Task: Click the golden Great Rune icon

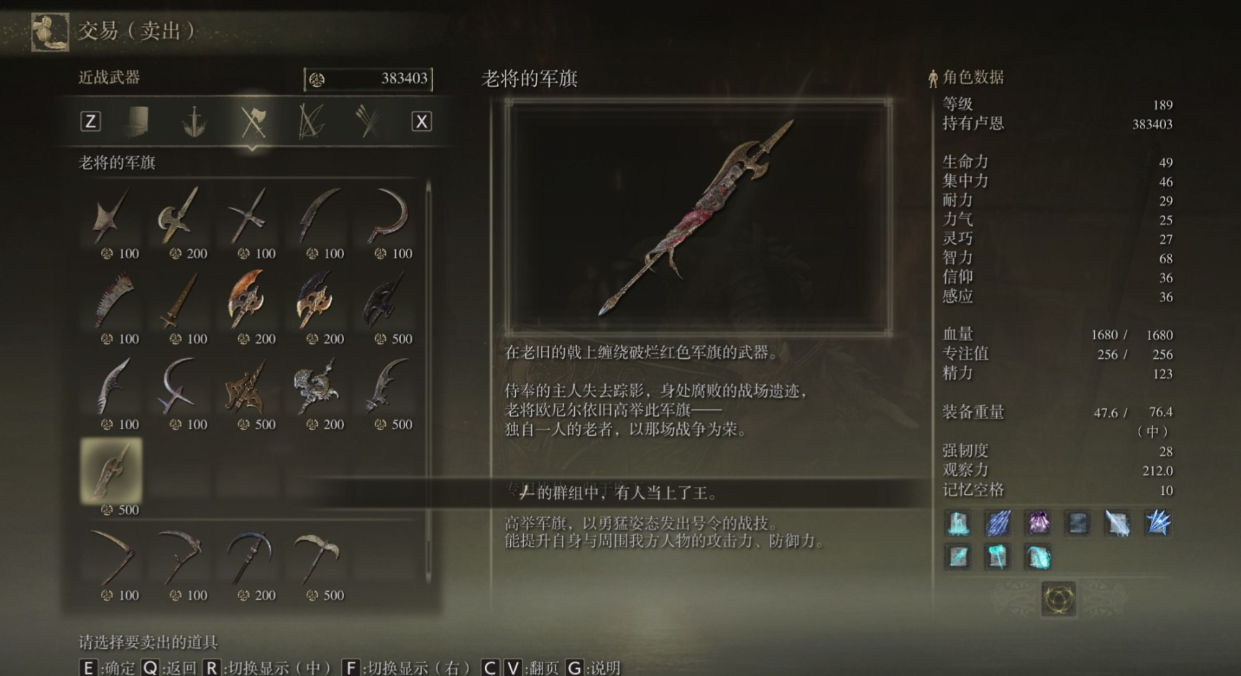Action: click(1058, 598)
